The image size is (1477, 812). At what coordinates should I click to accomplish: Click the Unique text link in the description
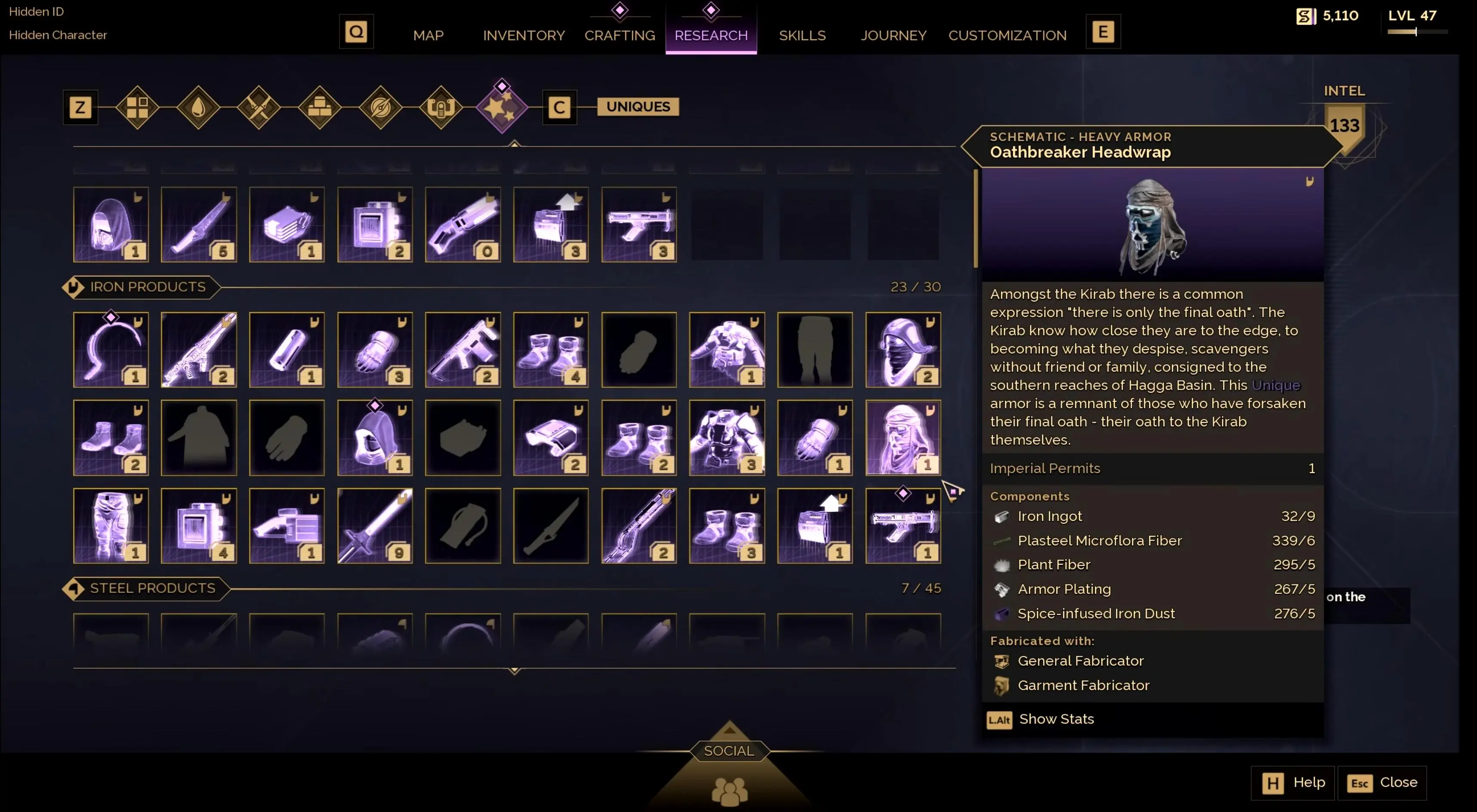coord(1276,385)
